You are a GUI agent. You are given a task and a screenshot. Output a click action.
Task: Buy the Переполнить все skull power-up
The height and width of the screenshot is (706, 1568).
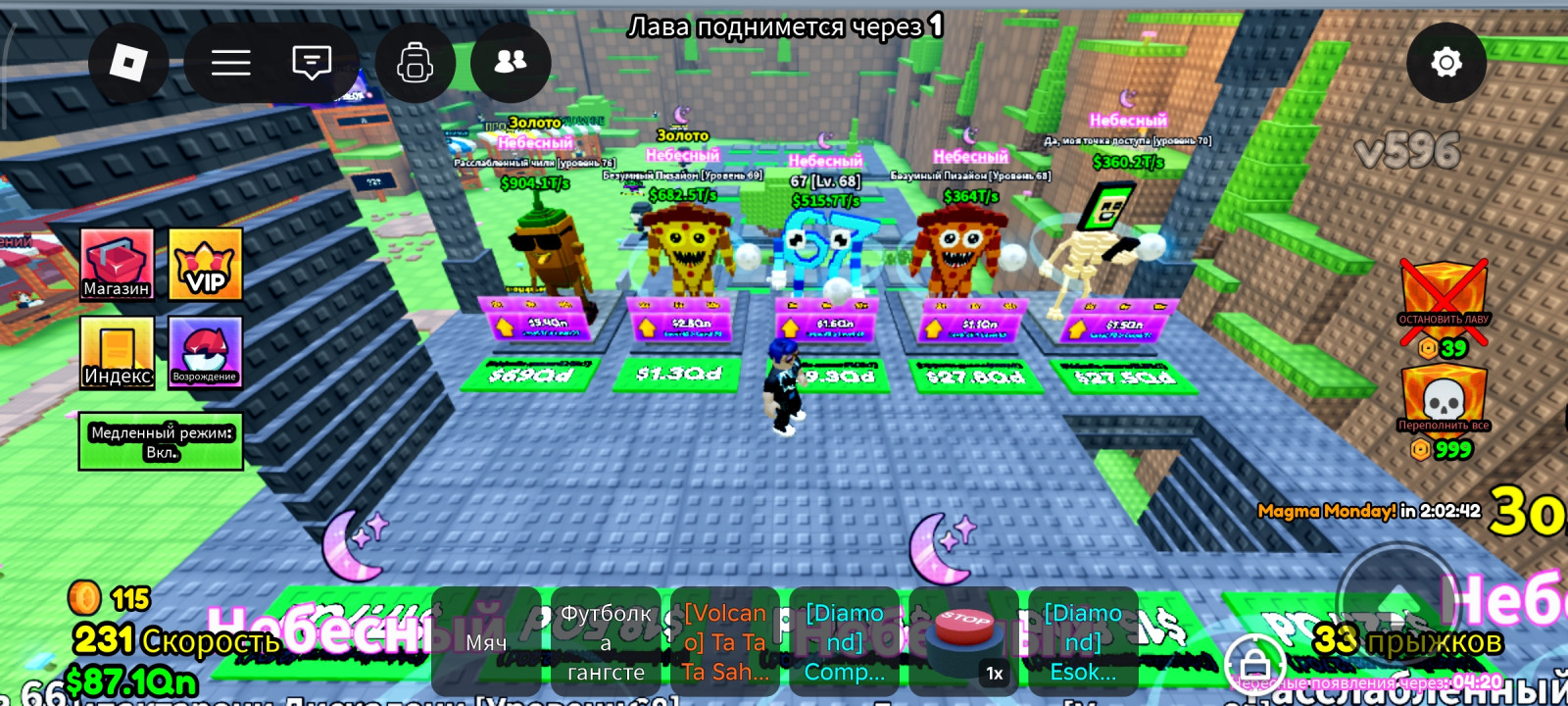pyautogui.click(x=1444, y=402)
